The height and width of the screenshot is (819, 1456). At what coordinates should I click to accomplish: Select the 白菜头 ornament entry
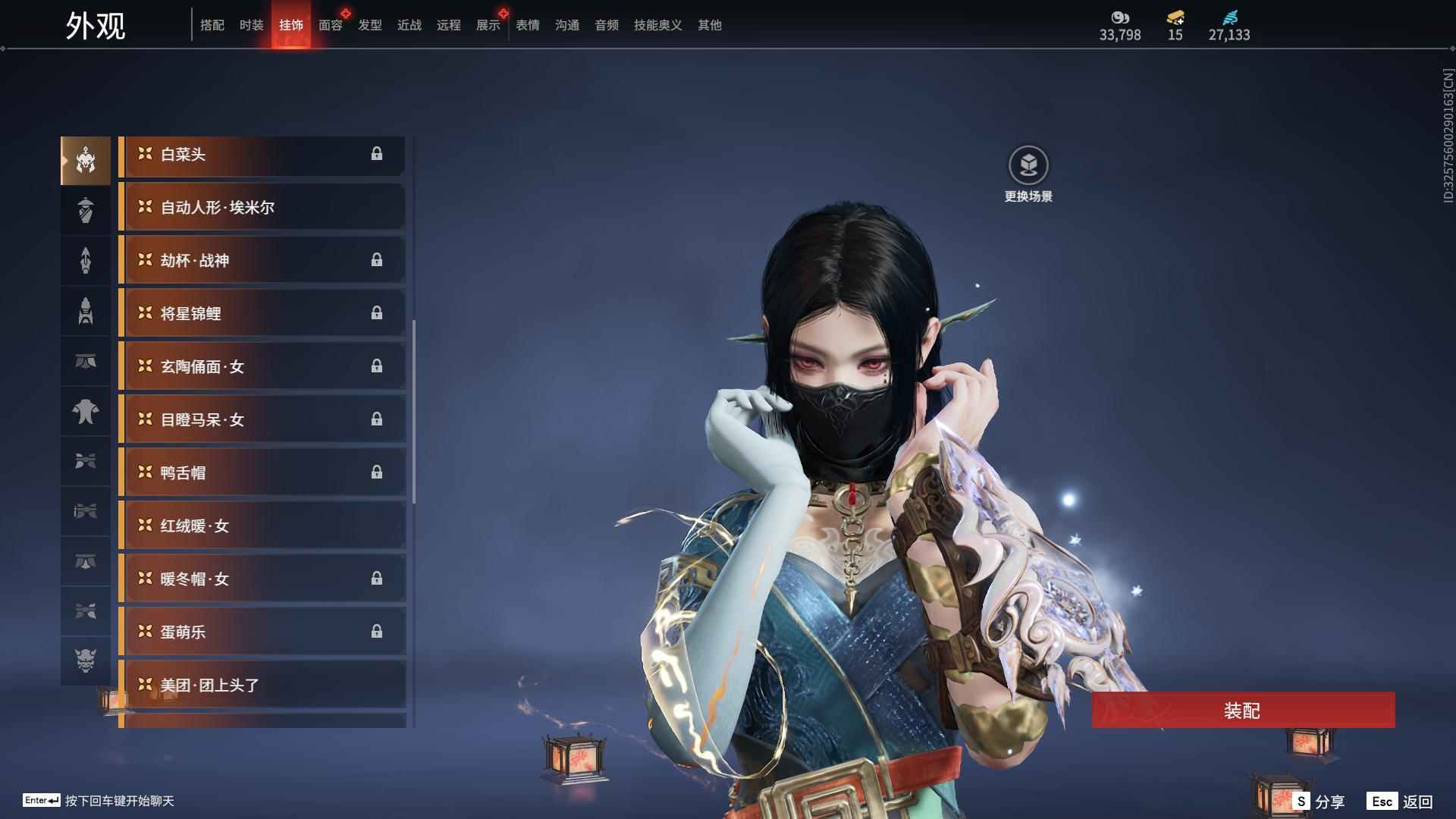pos(262,155)
